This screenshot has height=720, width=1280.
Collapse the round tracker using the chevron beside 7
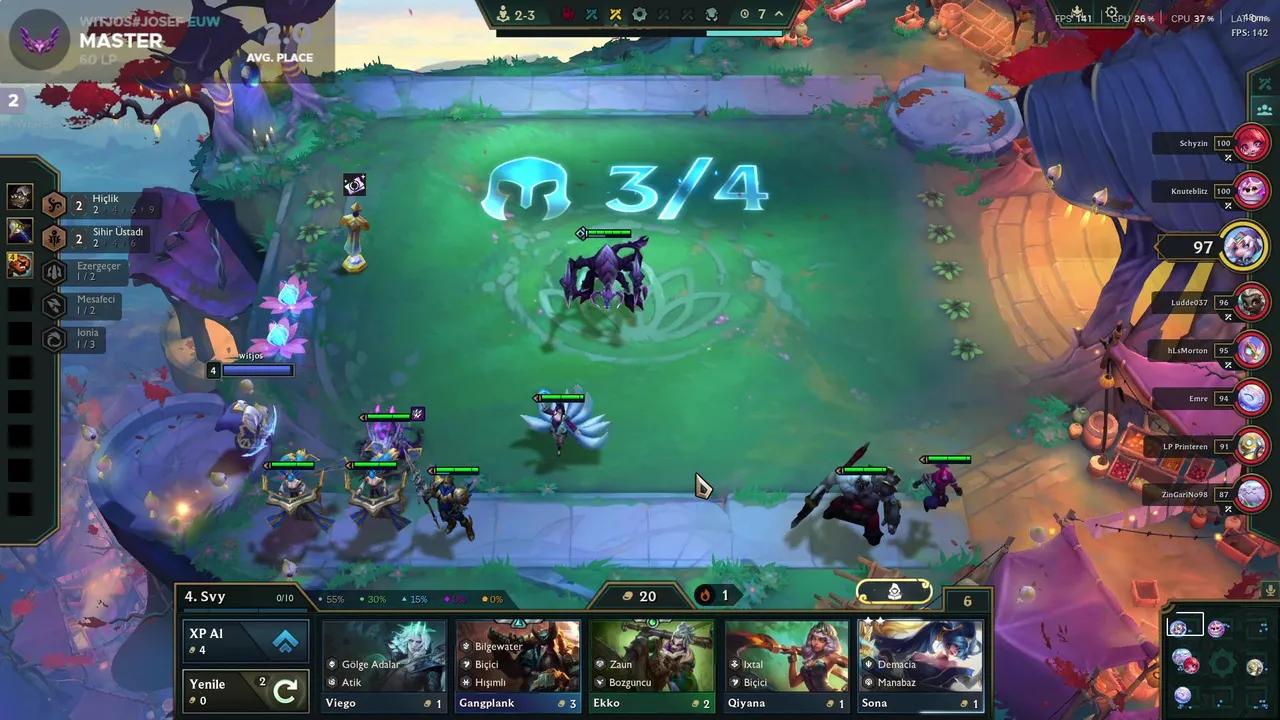point(778,14)
